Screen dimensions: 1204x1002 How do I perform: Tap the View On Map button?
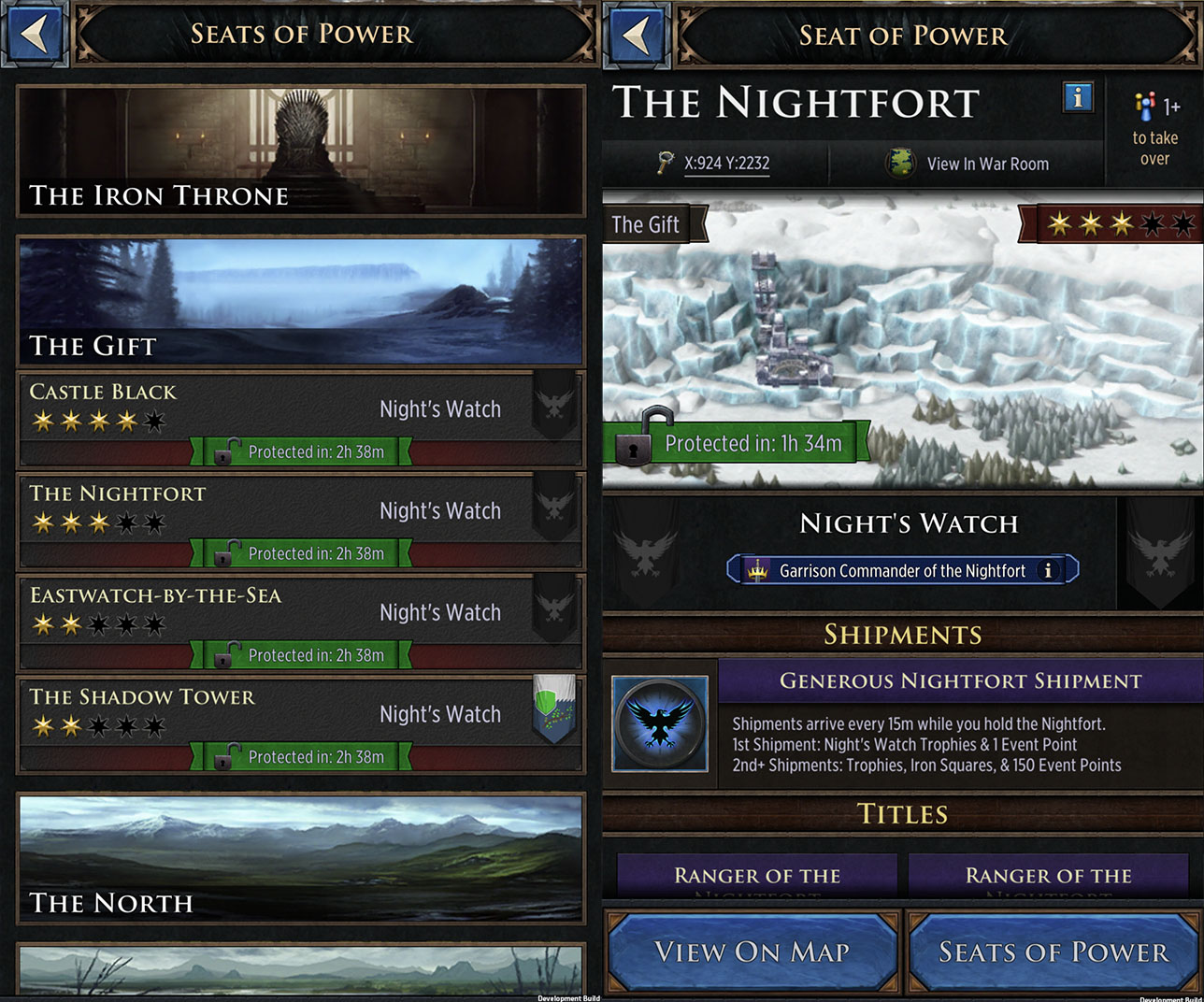[752, 952]
